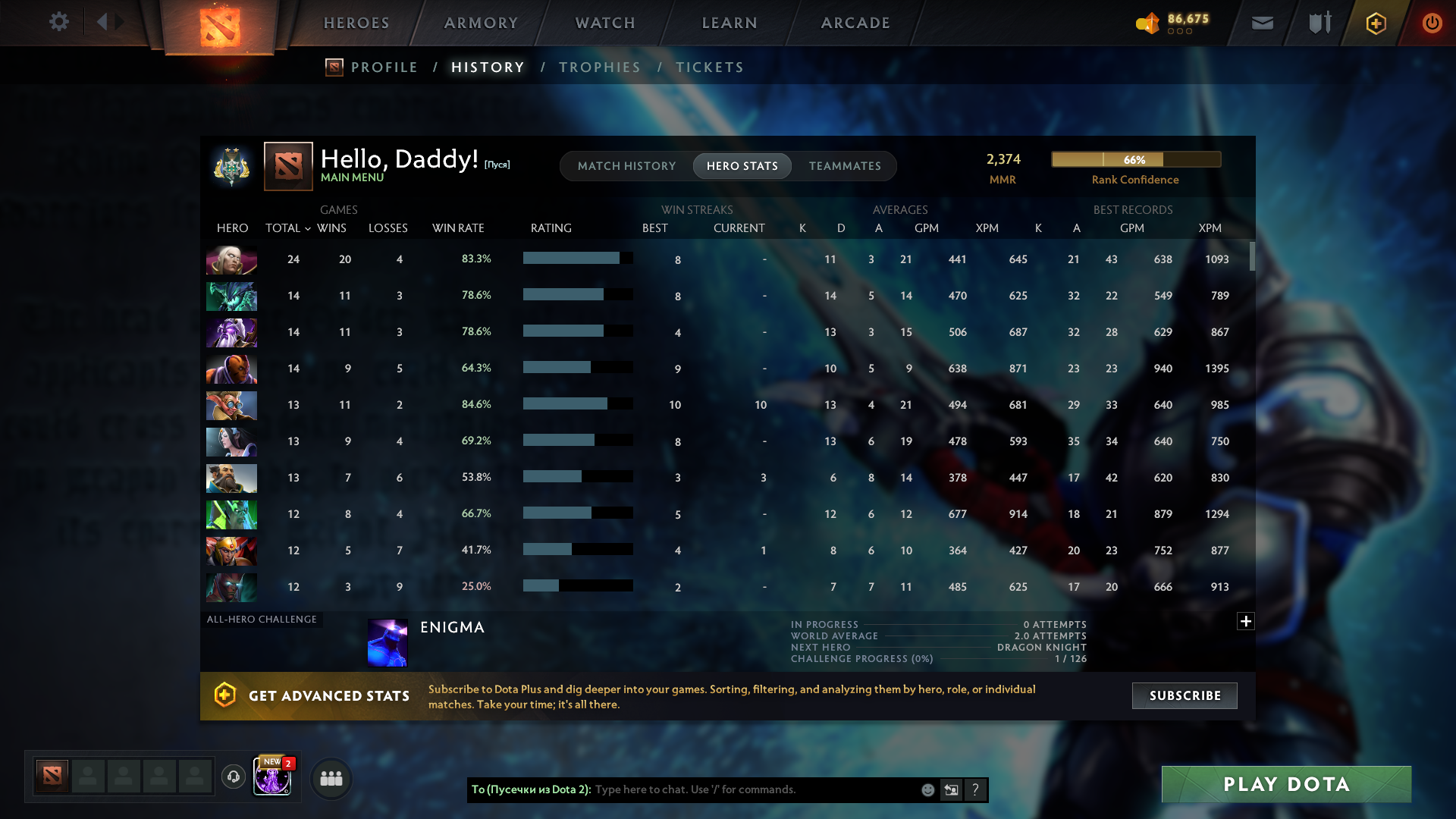The height and width of the screenshot is (819, 1456).
Task: Open the TROPHIES section
Action: (599, 67)
